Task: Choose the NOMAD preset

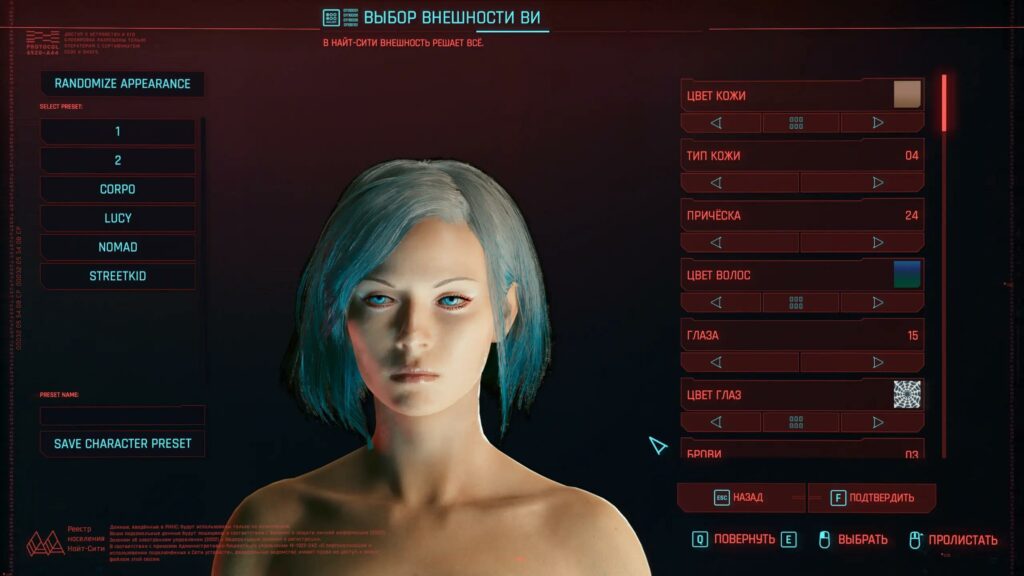Action: (x=118, y=247)
